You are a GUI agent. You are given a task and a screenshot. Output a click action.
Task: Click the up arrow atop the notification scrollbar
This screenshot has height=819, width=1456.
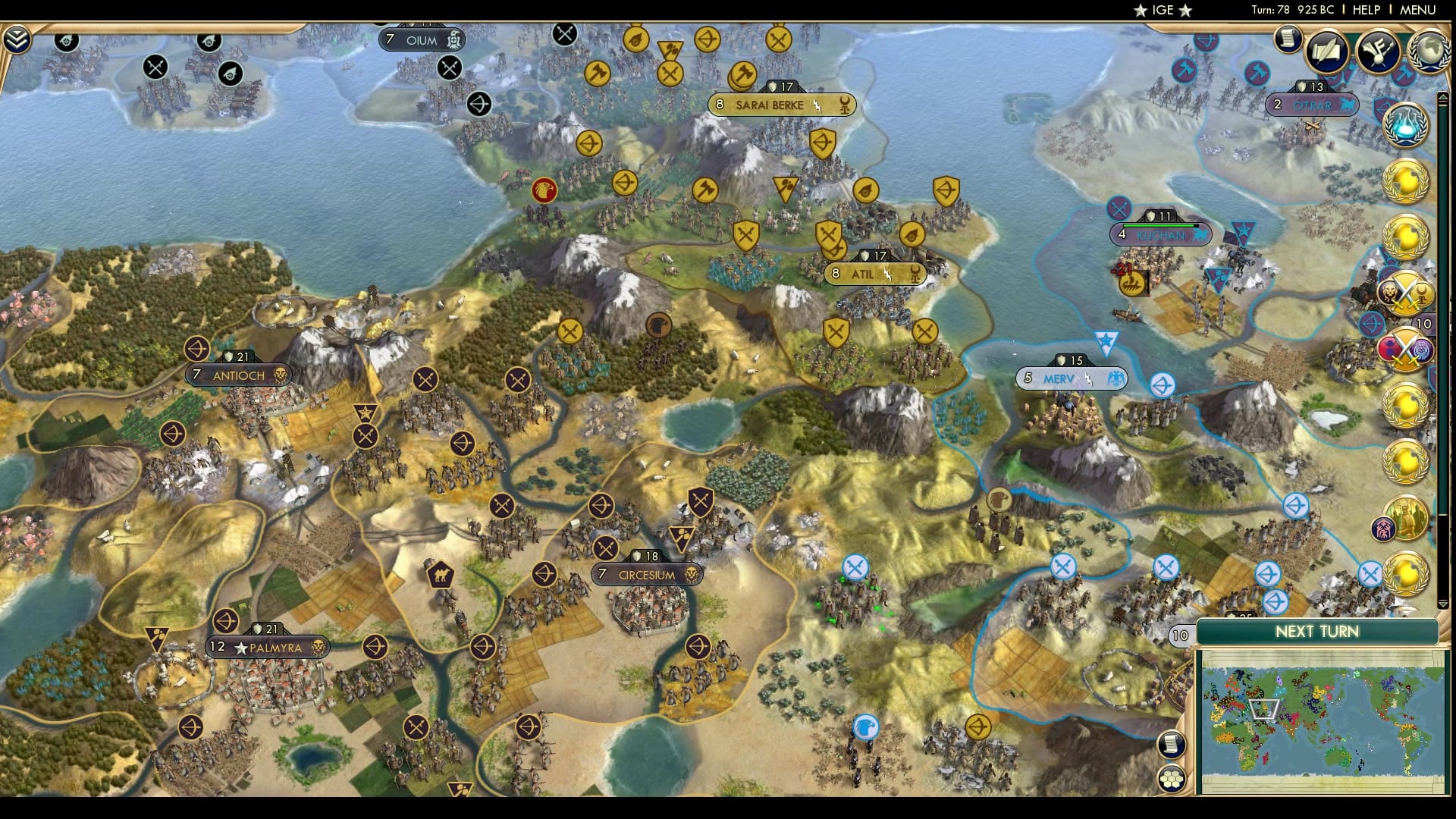[x=1443, y=96]
